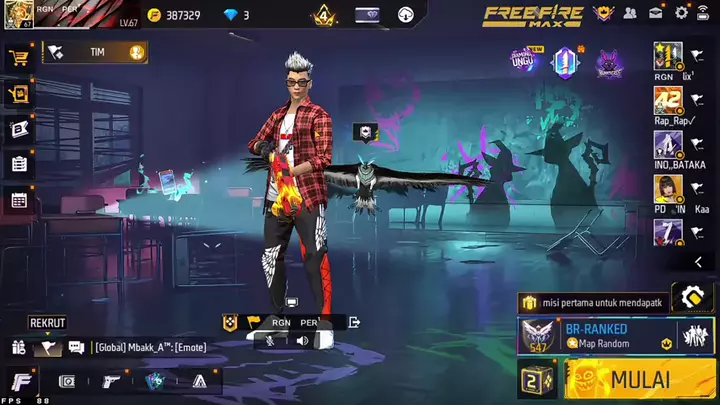This screenshot has width=720, height=405.
Task: Open the calendar events icon
Action: tap(18, 200)
